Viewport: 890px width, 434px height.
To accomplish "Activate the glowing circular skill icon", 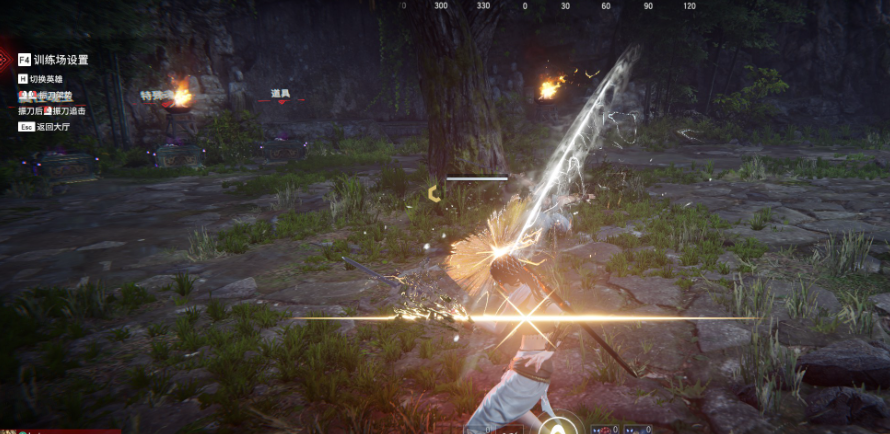I will 568,425.
